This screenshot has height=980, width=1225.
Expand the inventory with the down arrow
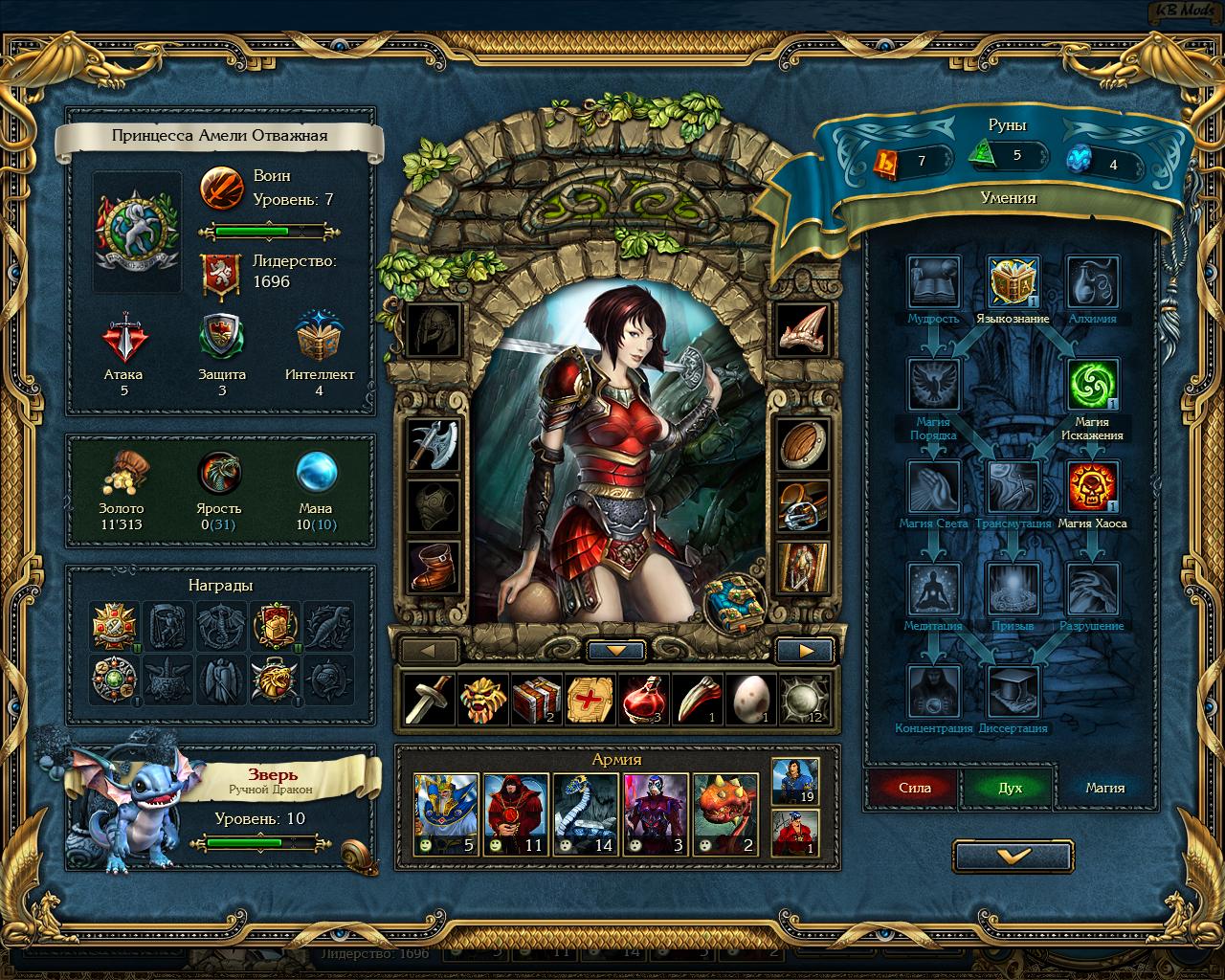pos(617,651)
